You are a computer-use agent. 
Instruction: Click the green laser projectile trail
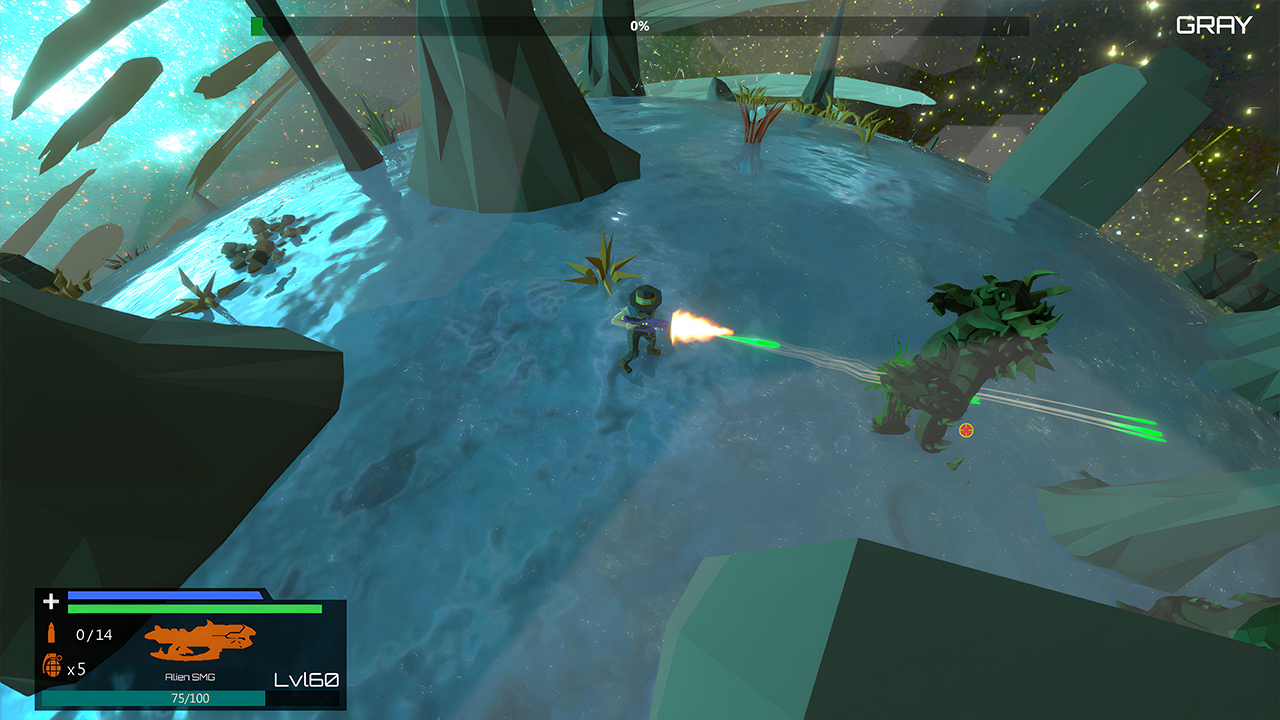(x=757, y=340)
